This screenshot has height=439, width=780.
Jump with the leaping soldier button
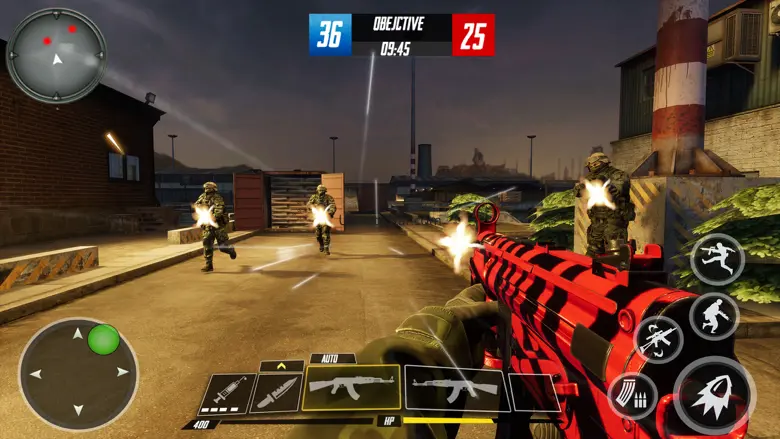pos(717,259)
